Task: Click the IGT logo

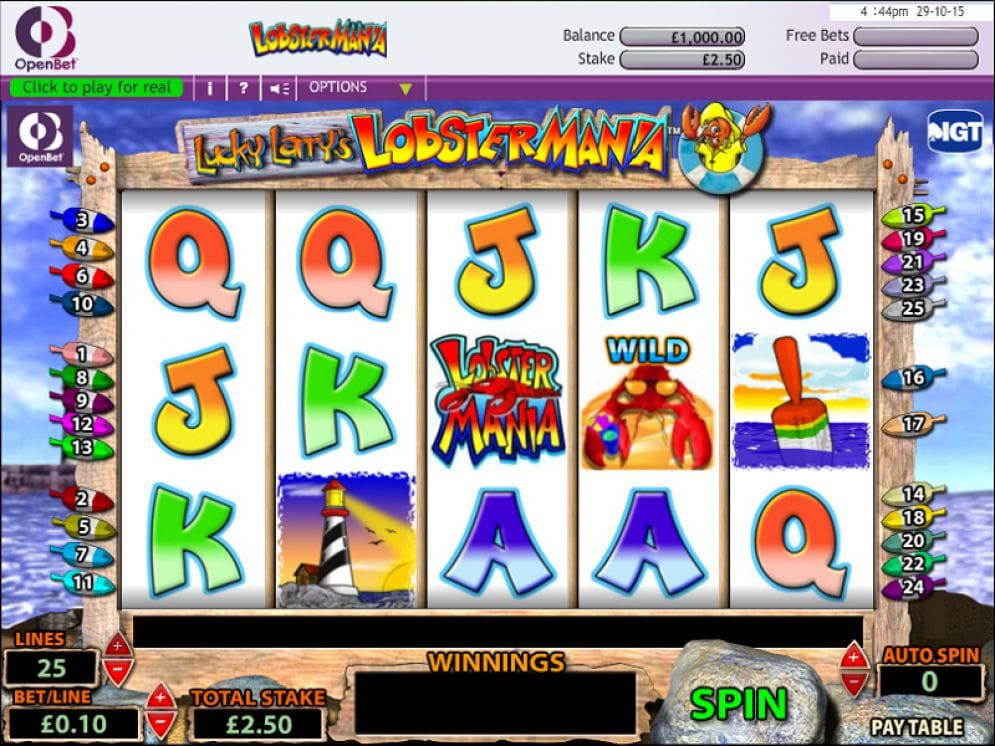Action: 954,132
